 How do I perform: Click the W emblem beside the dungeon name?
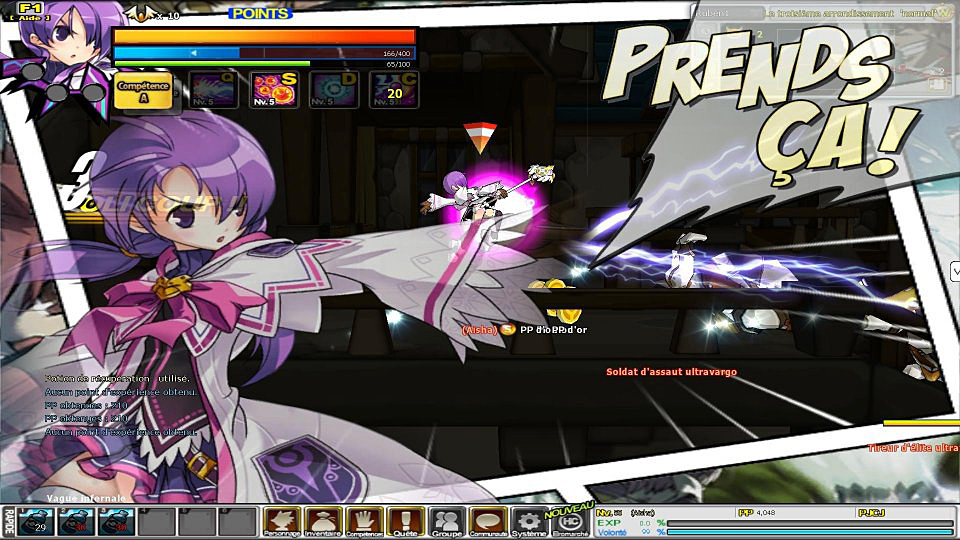pos(943,13)
